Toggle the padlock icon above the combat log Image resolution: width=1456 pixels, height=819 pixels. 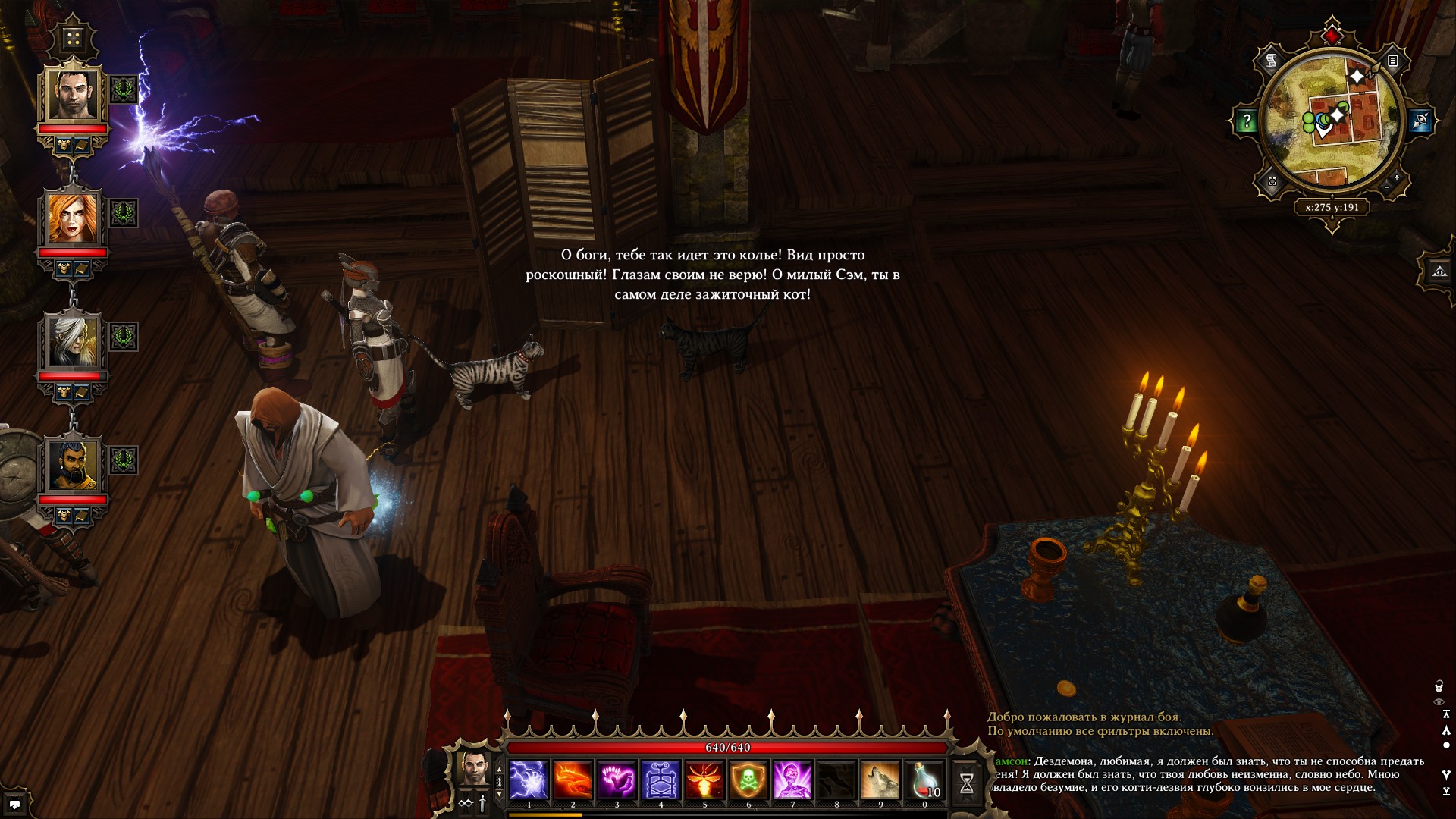tap(1439, 686)
